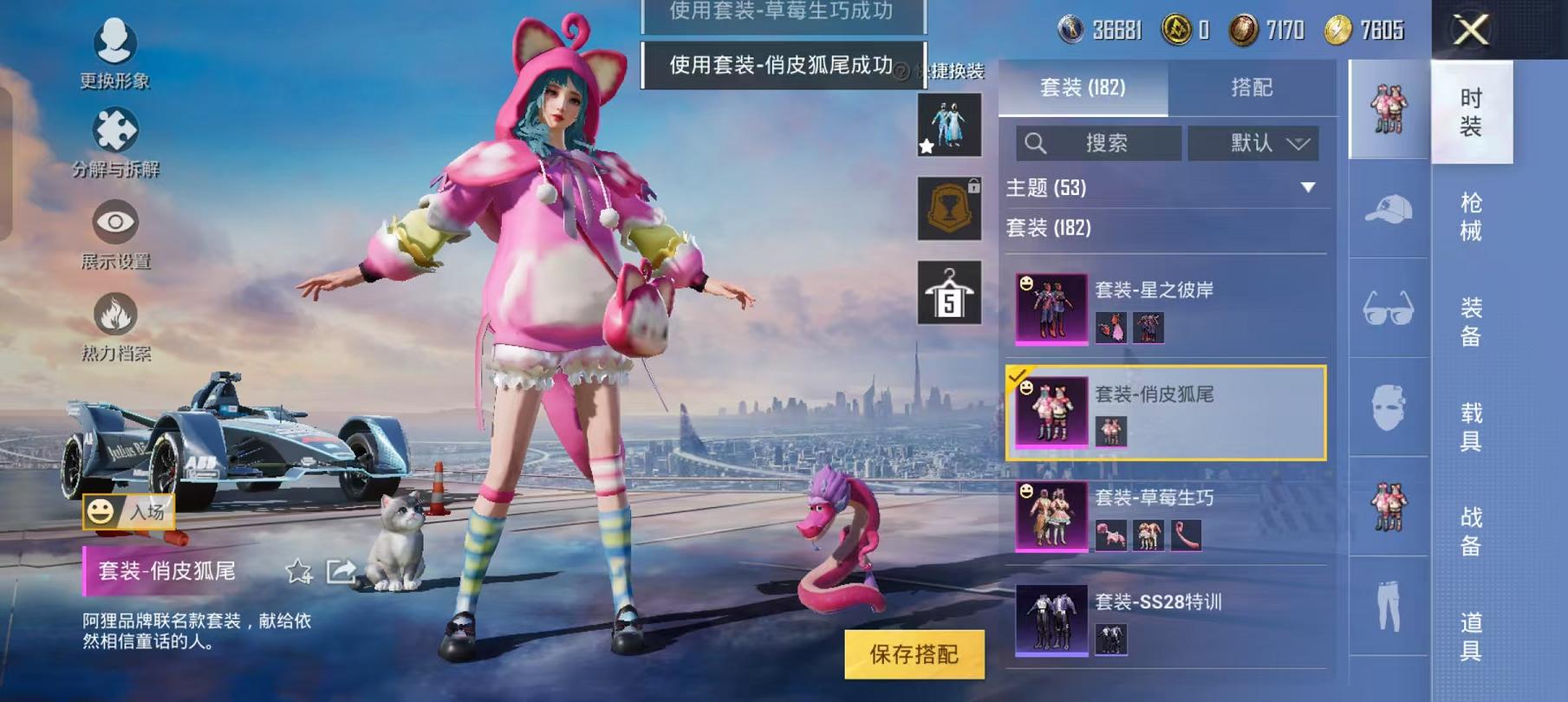
Task: Open the 默认 sort dropdown
Action: [x=1252, y=143]
